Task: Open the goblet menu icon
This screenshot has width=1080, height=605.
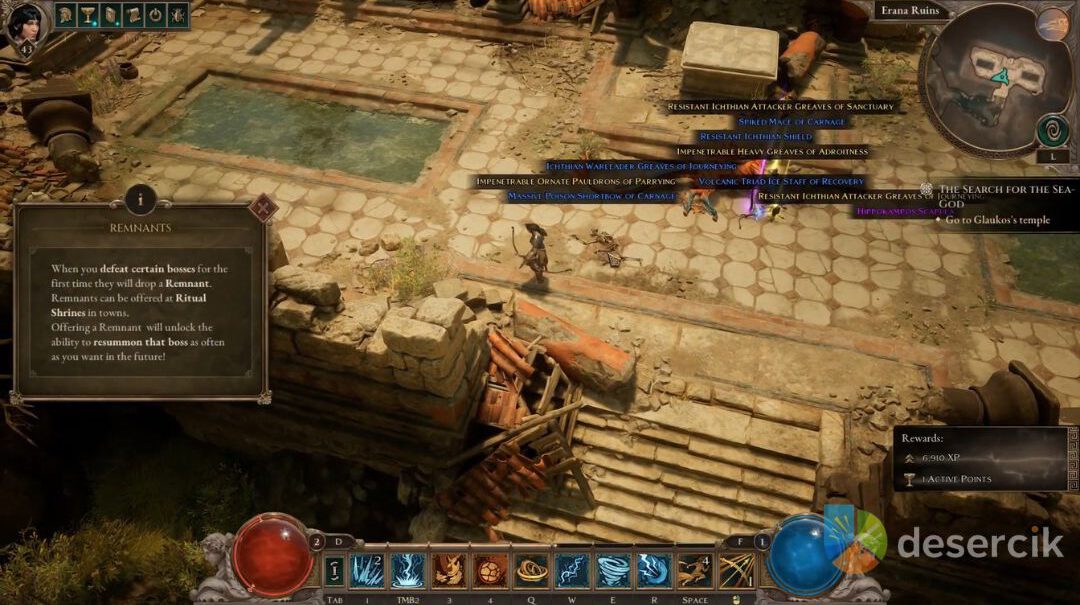Action: click(89, 15)
